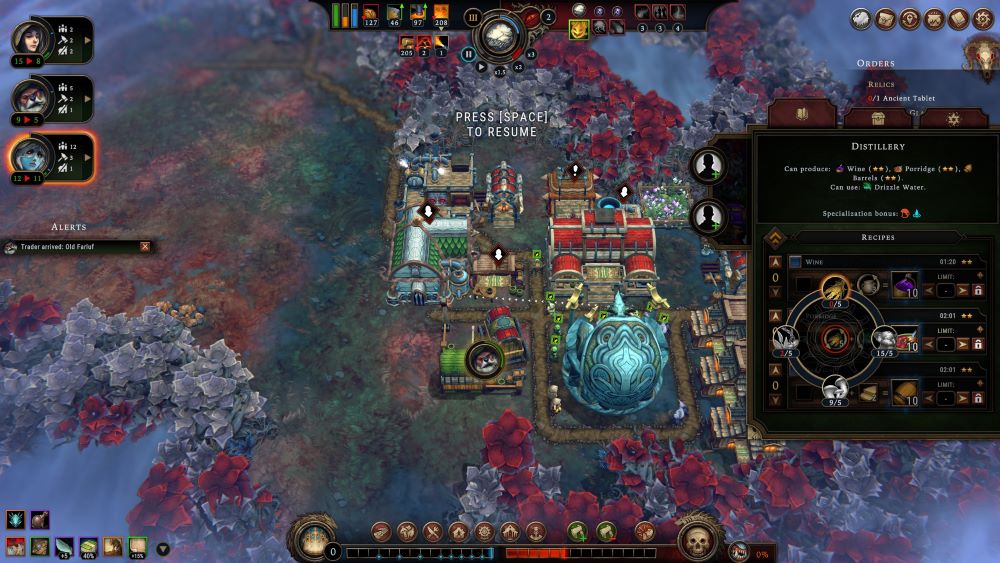This screenshot has height=563, width=1000.
Task: Open the recipes book tab of Distillery
Action: tap(801, 115)
